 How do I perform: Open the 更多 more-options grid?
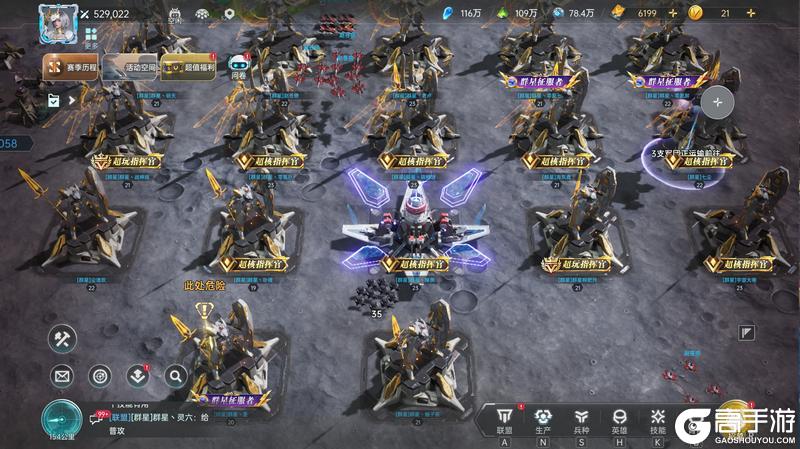click(91, 37)
